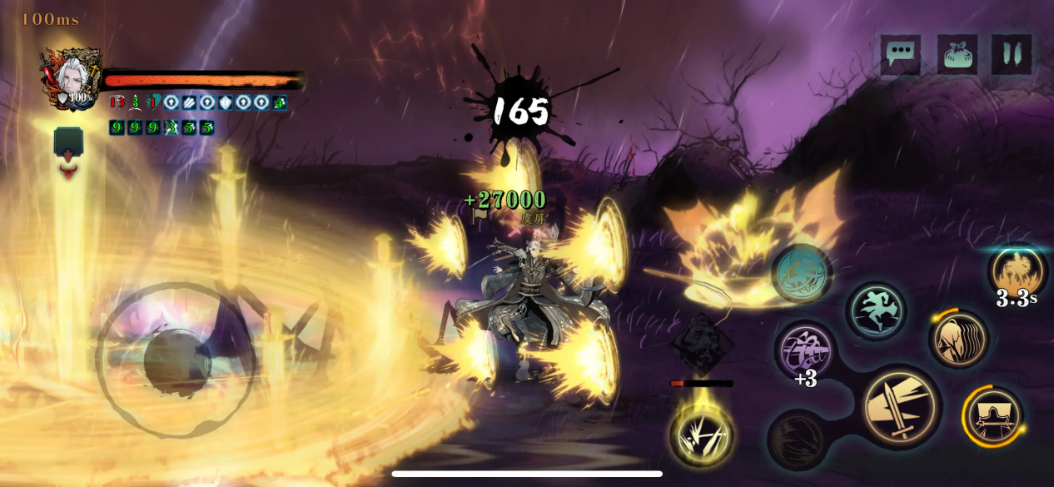Activate the skill on 3.3s cooldown
The height and width of the screenshot is (487, 1054).
[x=1017, y=272]
